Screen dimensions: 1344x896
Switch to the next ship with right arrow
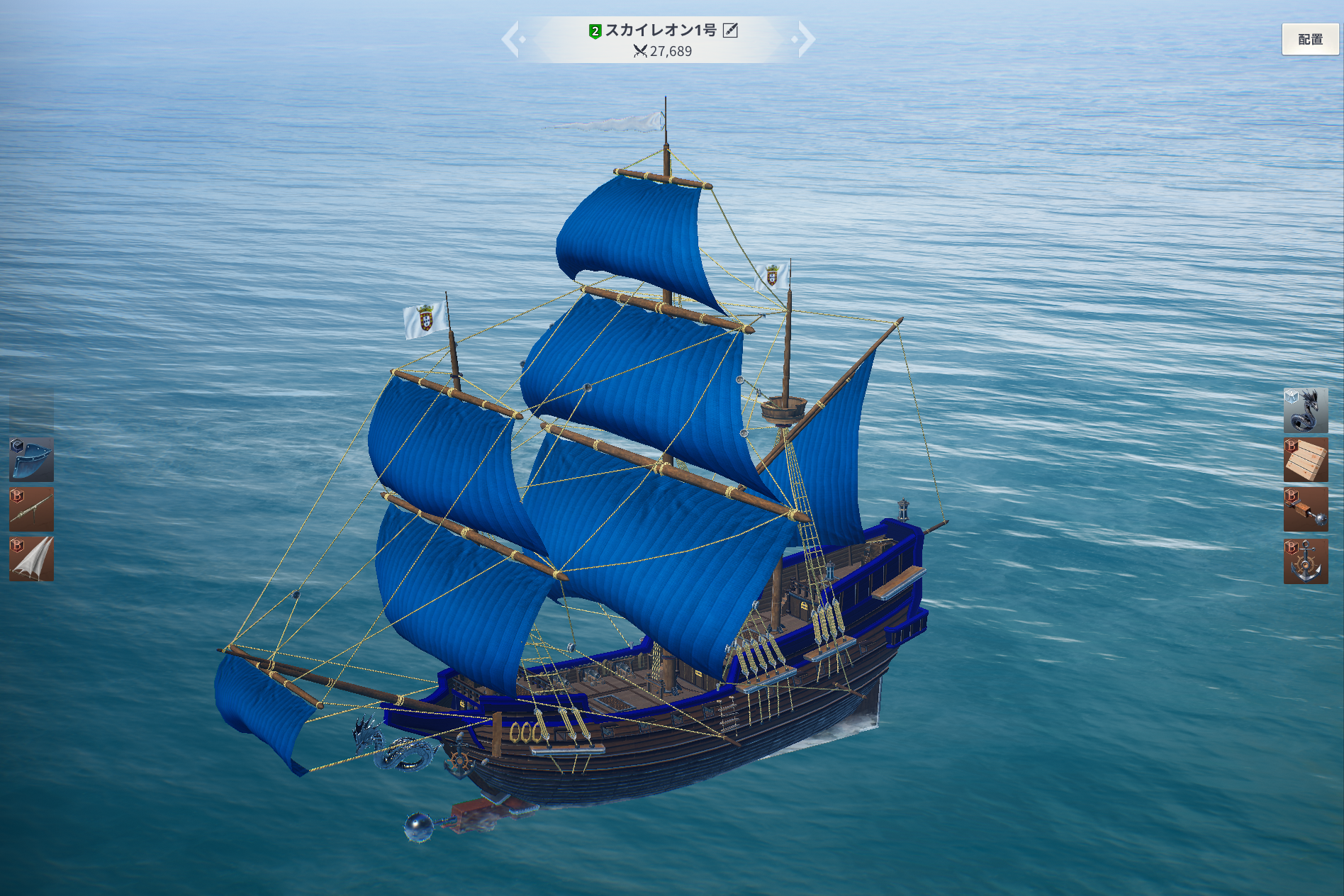805,39
